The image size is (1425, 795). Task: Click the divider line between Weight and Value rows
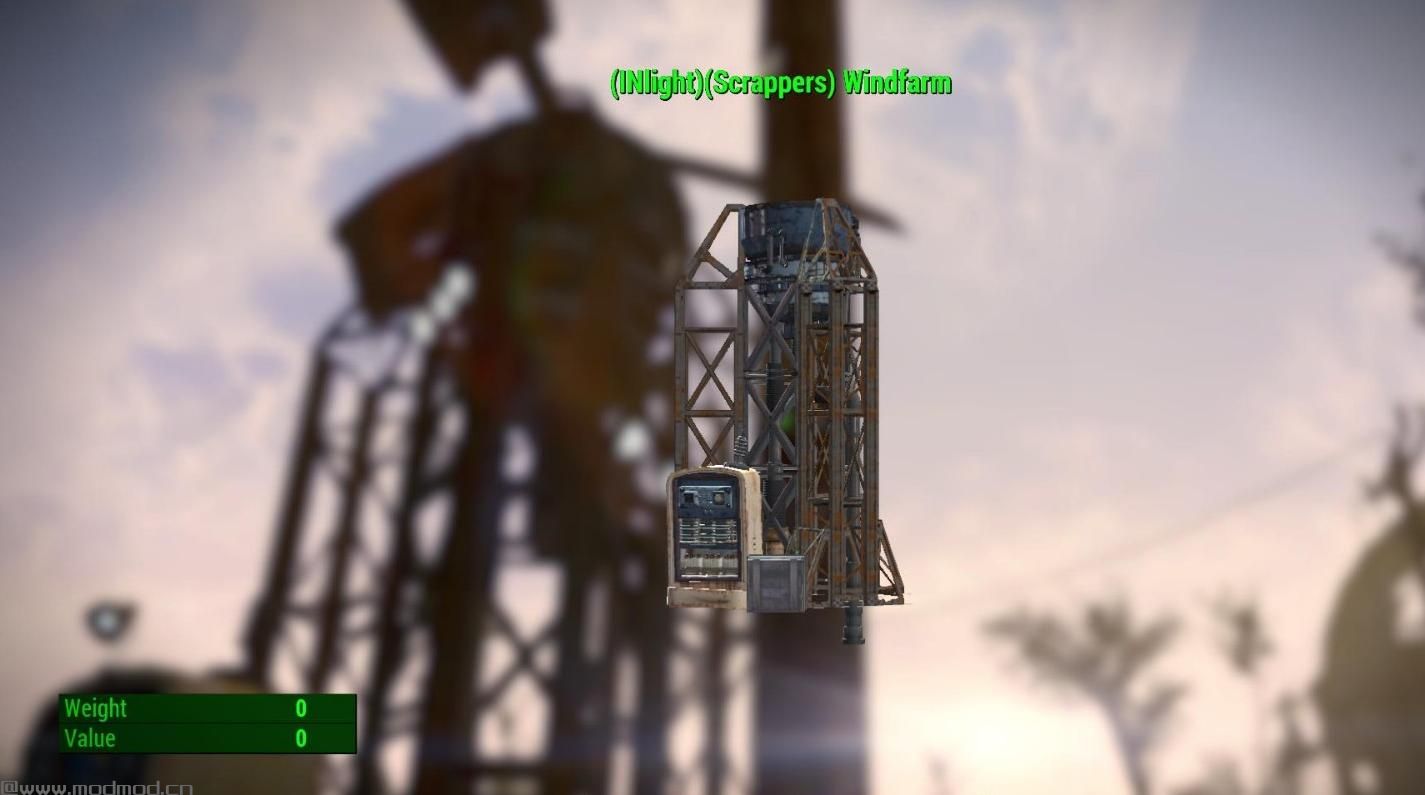(x=205, y=723)
